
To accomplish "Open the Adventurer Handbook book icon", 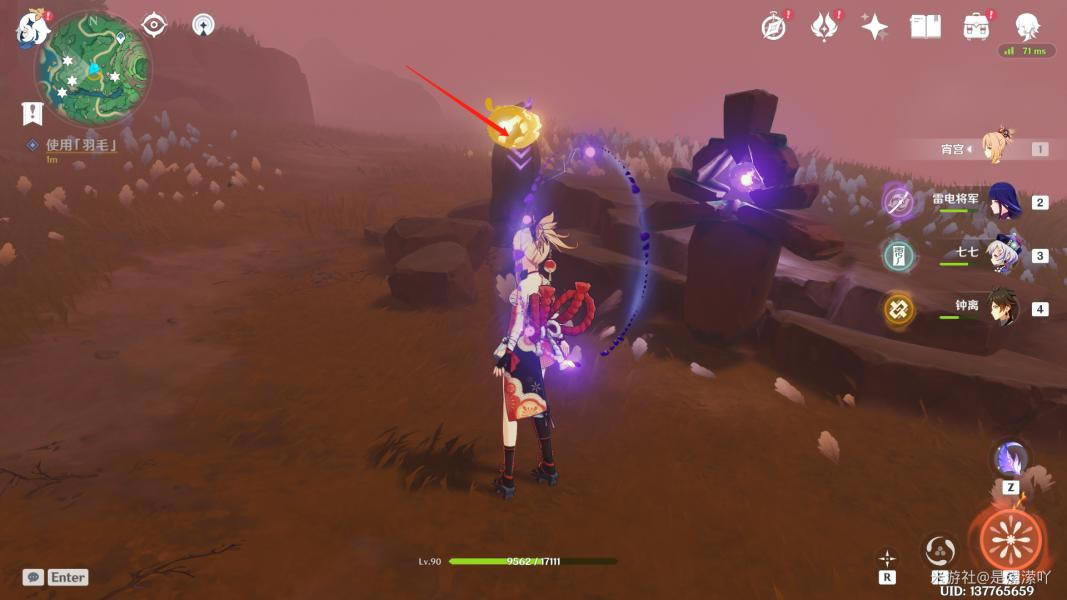I will click(x=925, y=27).
